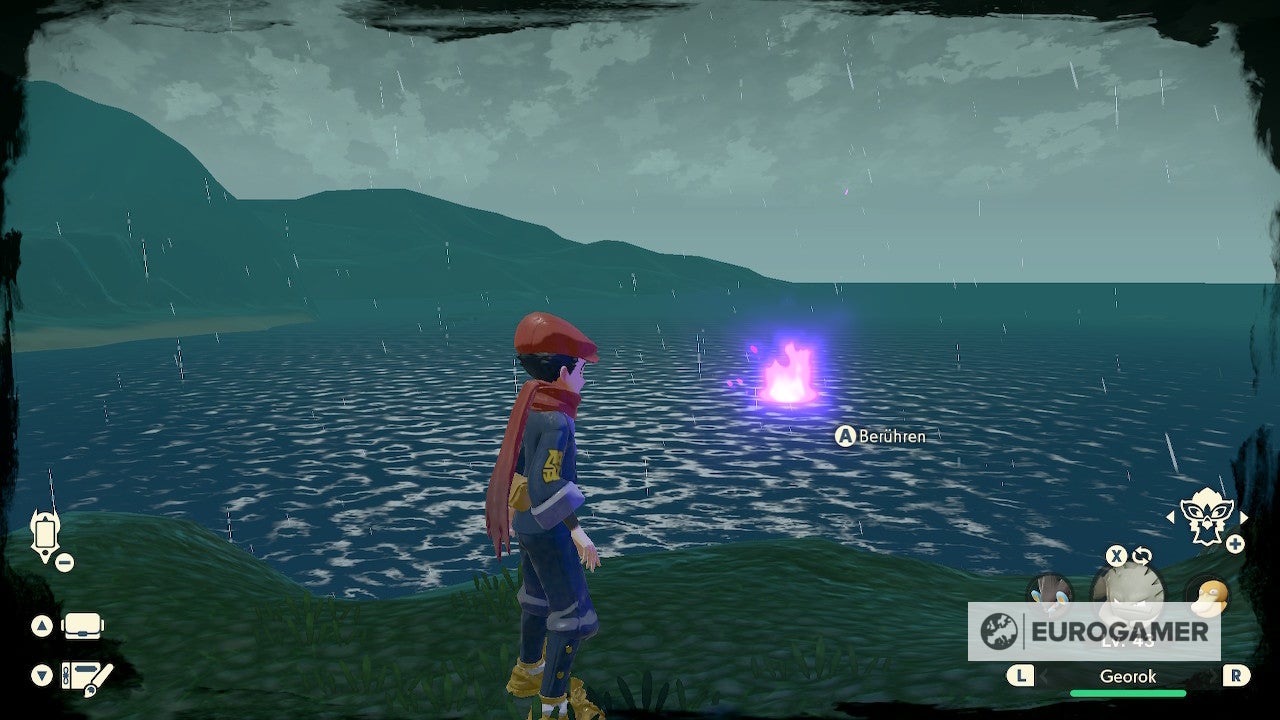Select the Luxray party portrait
Viewport: 1280px width, 720px height.
click(x=1049, y=590)
